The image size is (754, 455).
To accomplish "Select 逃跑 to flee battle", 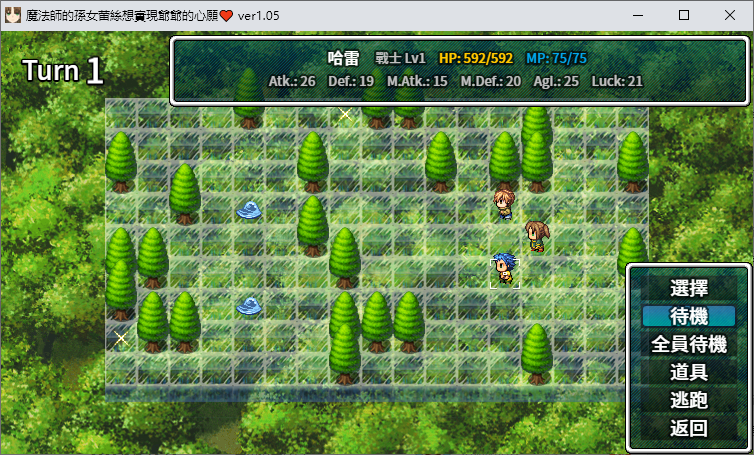I will pyautogui.click(x=689, y=400).
